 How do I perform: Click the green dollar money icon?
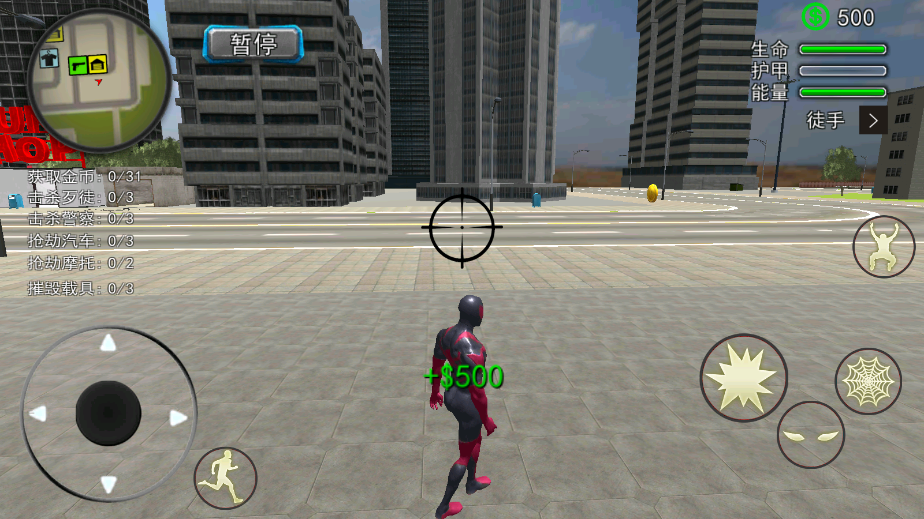[816, 17]
